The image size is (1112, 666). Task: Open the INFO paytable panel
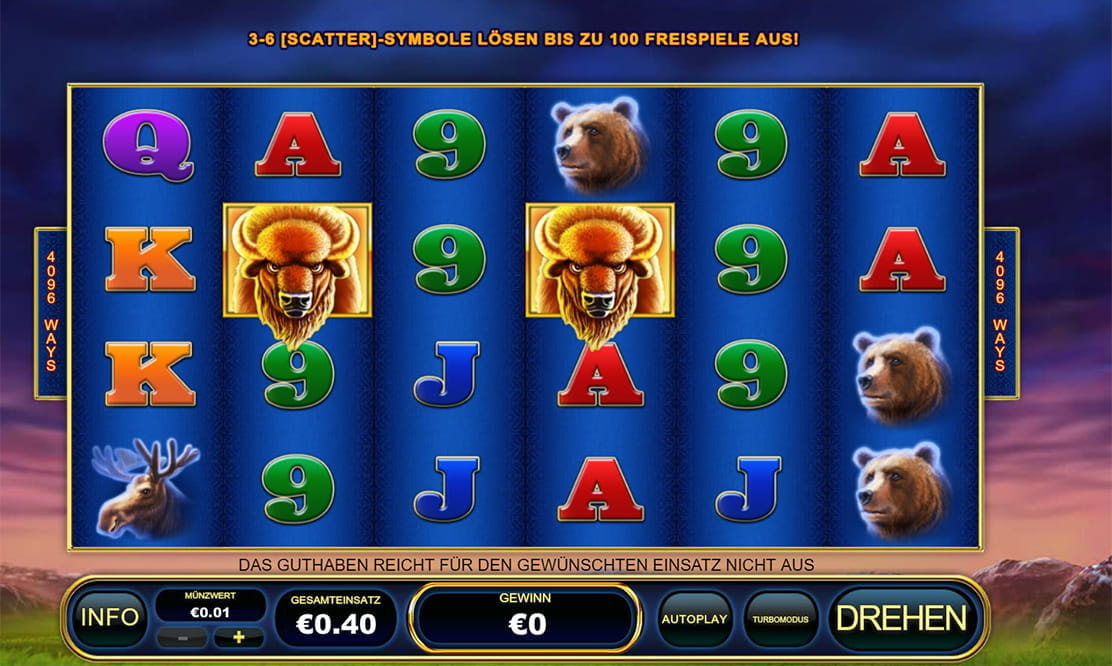pos(110,618)
